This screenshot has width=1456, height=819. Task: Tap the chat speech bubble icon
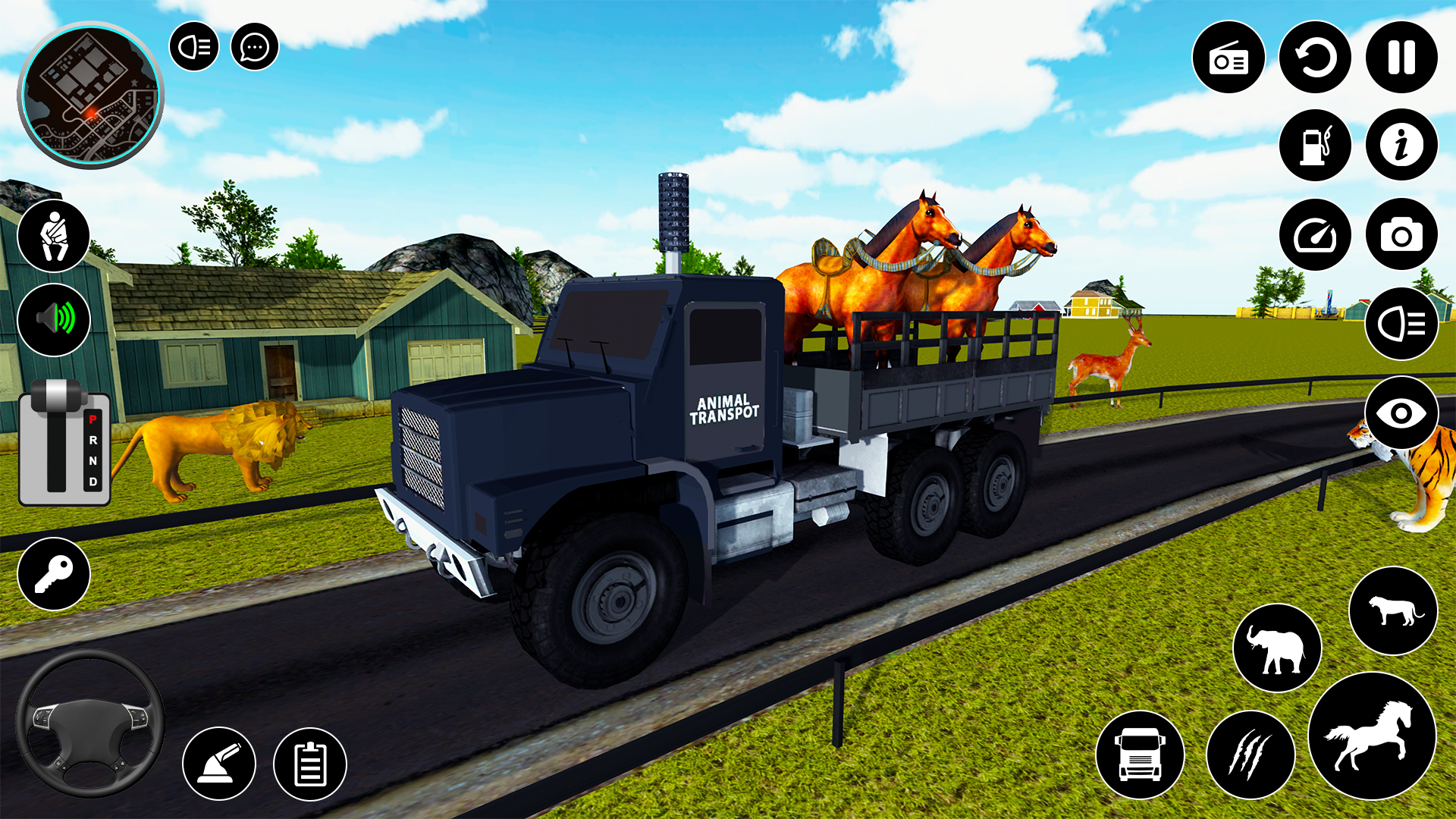tap(254, 47)
